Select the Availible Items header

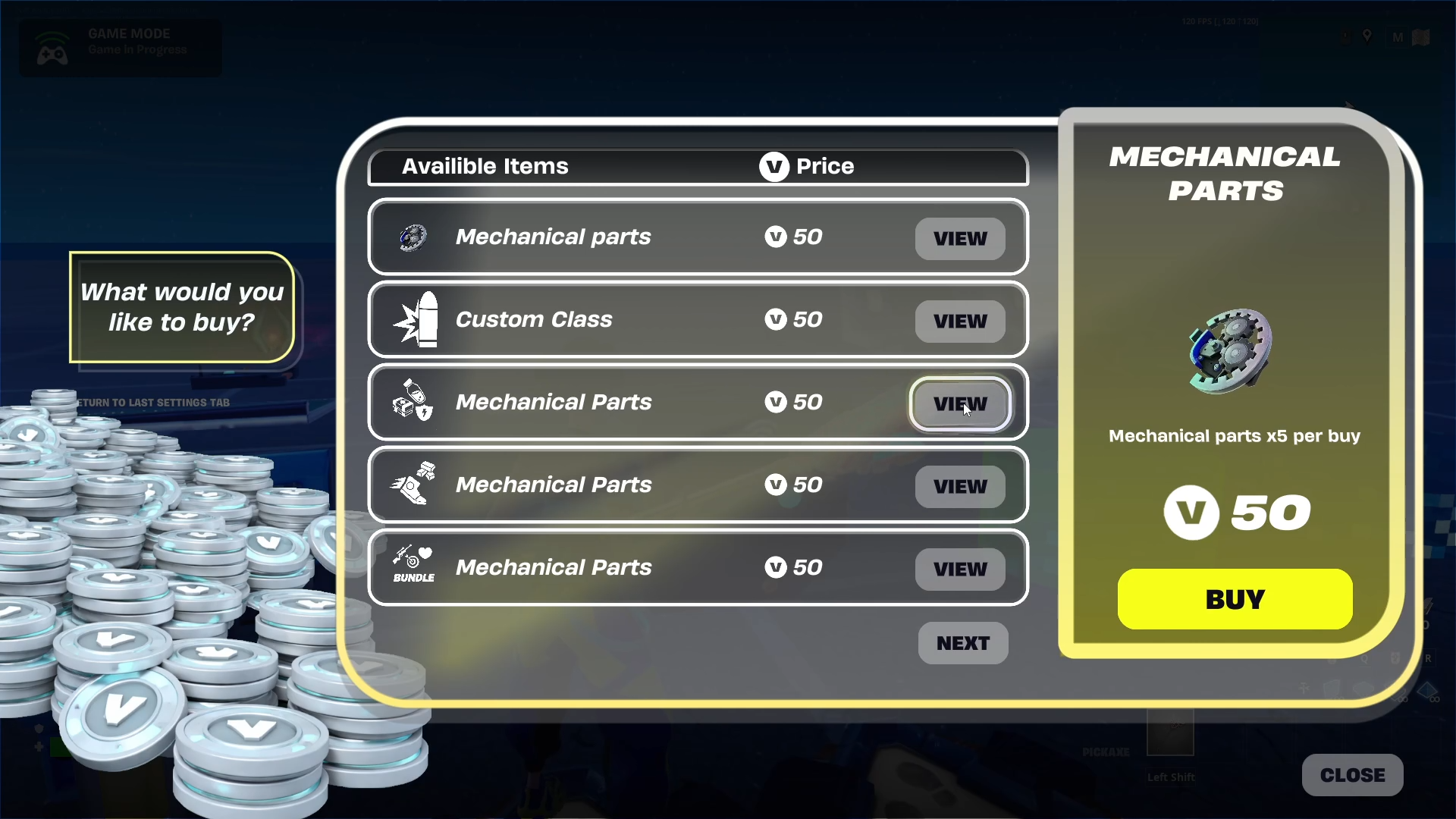click(x=485, y=166)
